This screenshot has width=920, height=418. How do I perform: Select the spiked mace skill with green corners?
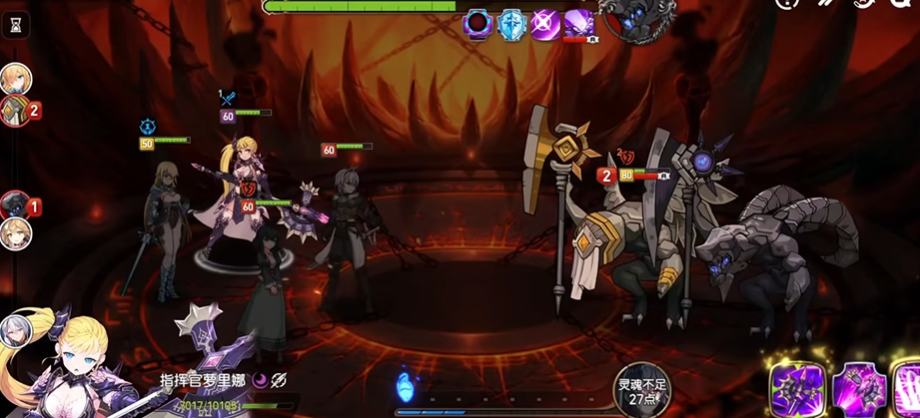point(797,389)
